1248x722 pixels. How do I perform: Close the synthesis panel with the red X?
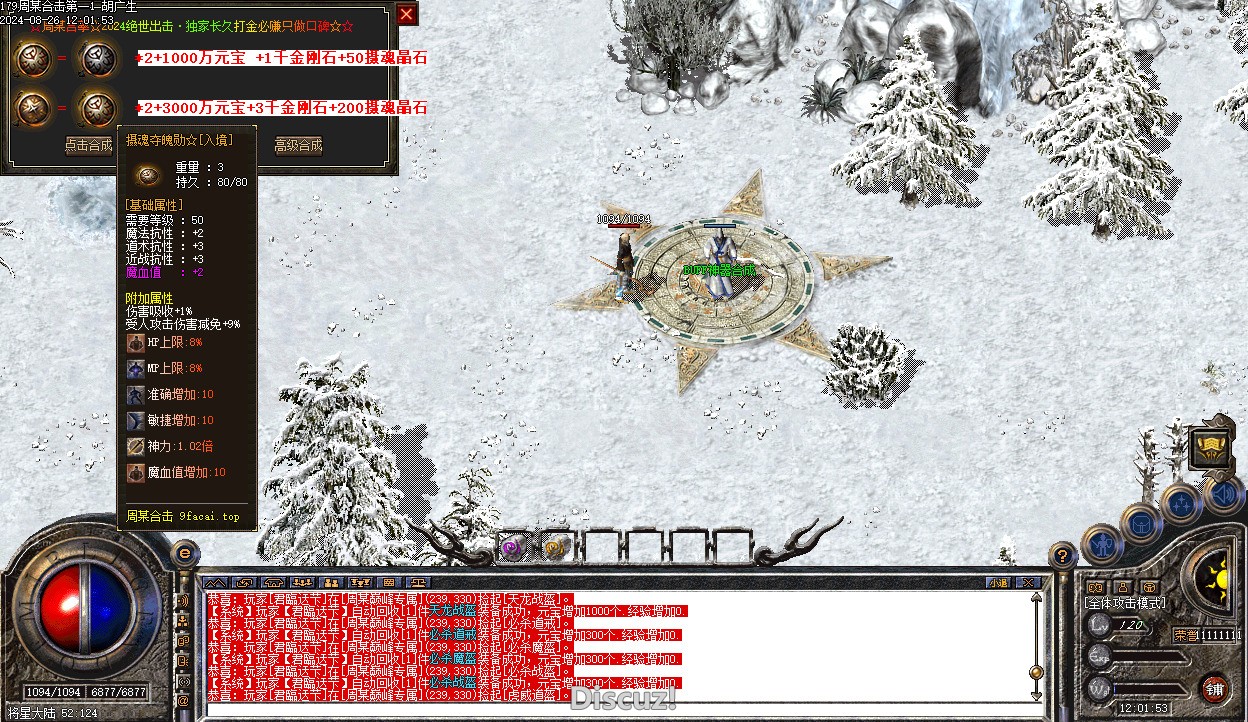pyautogui.click(x=406, y=14)
